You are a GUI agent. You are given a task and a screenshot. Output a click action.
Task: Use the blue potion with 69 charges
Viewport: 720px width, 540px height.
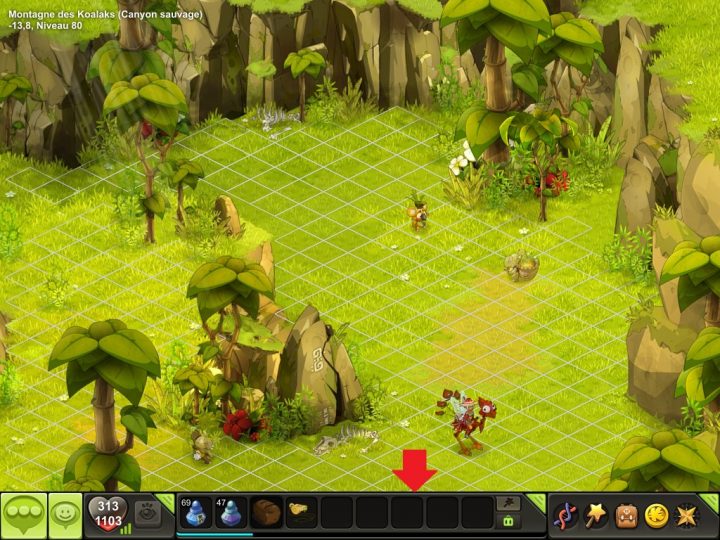point(197,513)
